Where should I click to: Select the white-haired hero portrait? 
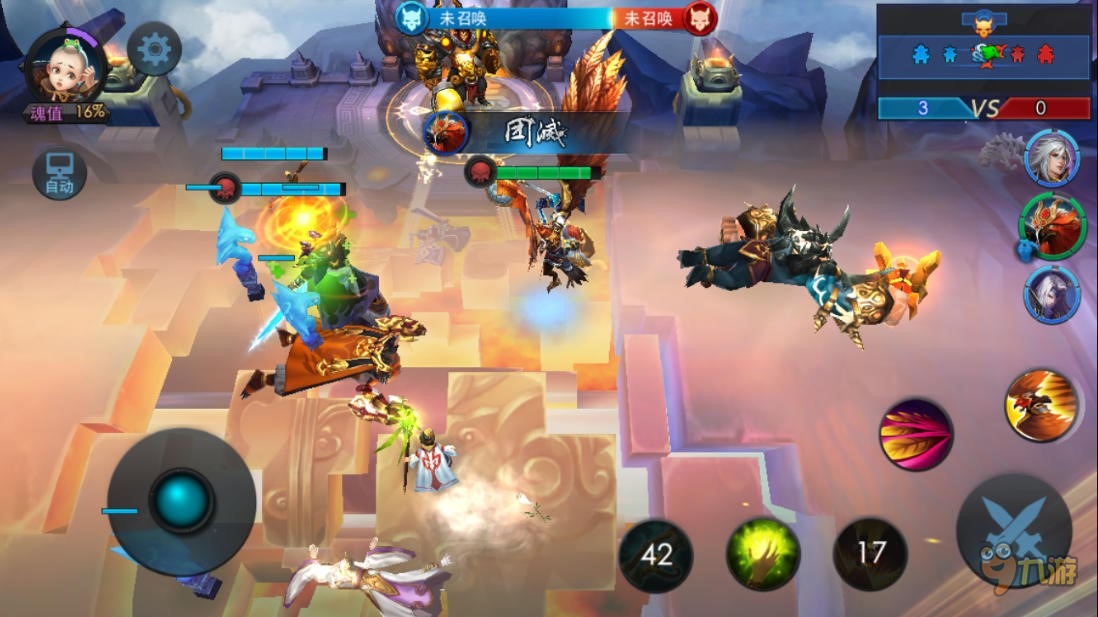point(1051,158)
